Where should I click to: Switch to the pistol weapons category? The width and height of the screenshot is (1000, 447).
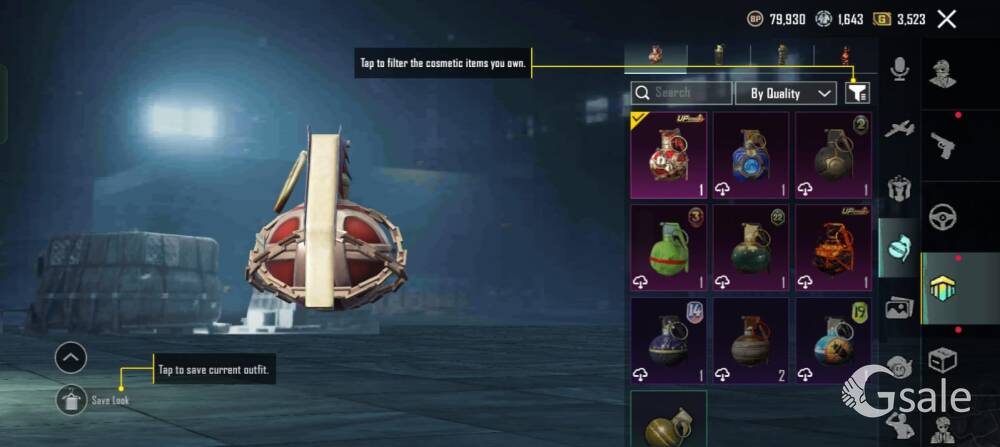pos(943,145)
